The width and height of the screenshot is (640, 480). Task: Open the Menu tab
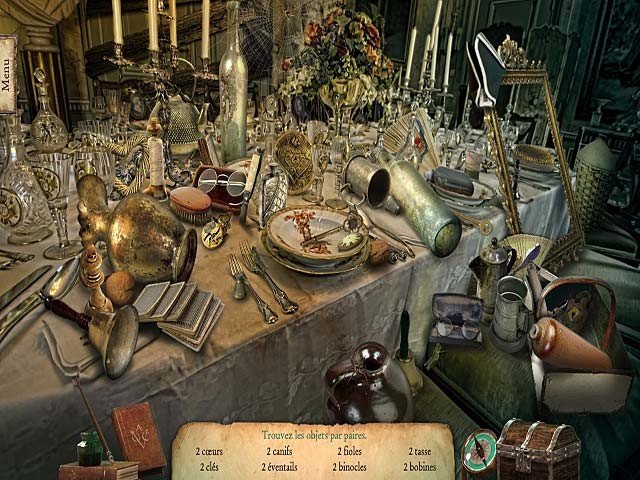(8, 74)
